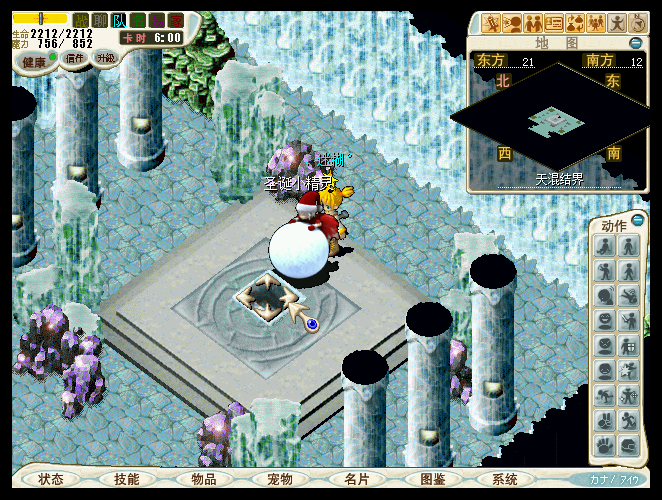Open the 系统 (System) menu
Image resolution: width=662 pixels, height=500 pixels.
coord(506,479)
